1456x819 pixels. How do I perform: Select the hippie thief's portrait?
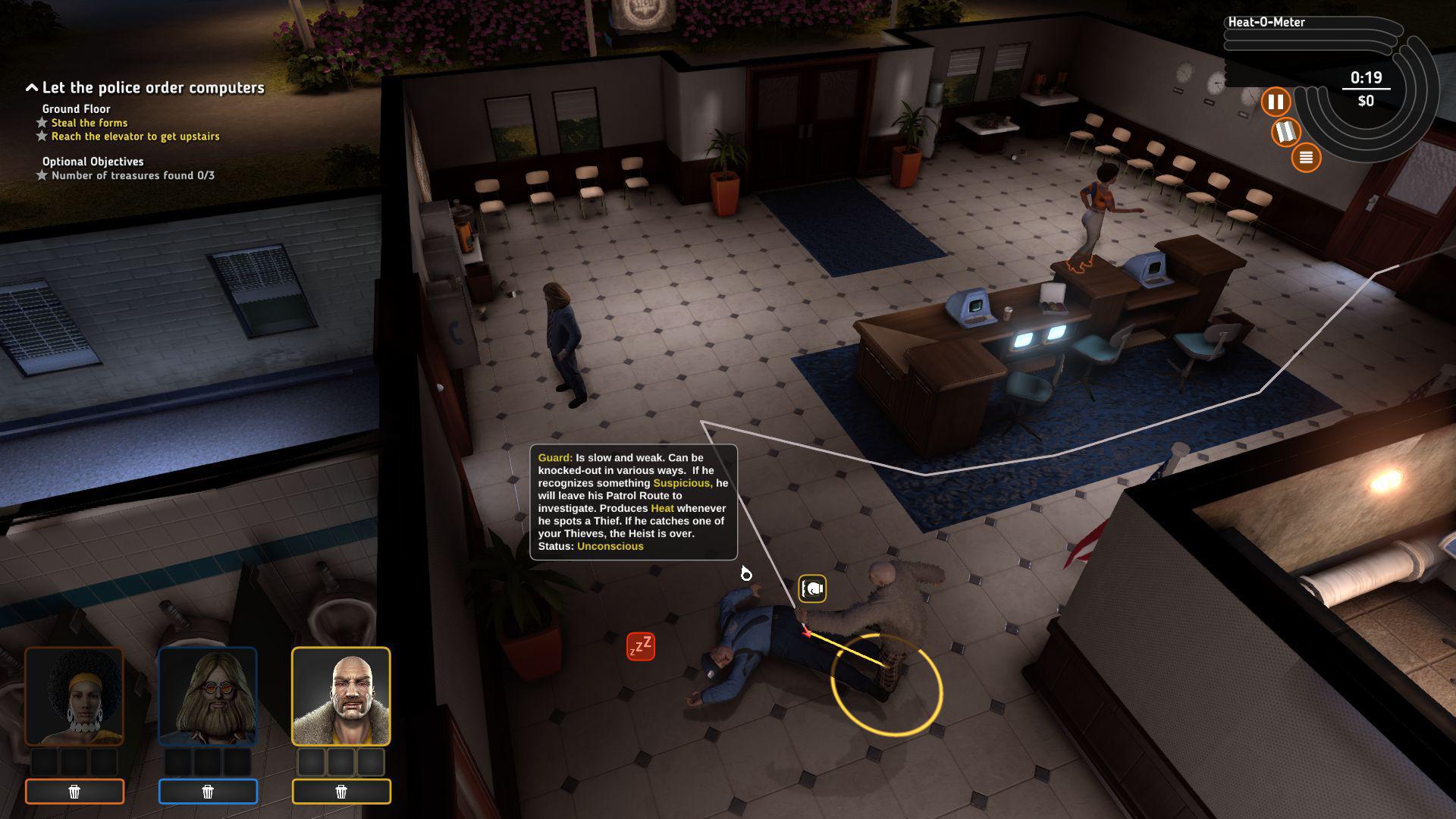pos(209,695)
